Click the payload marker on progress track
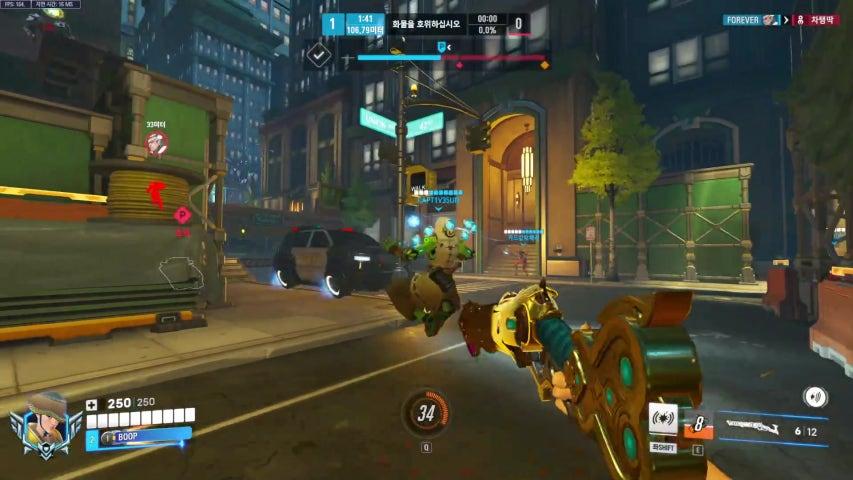 coord(441,47)
